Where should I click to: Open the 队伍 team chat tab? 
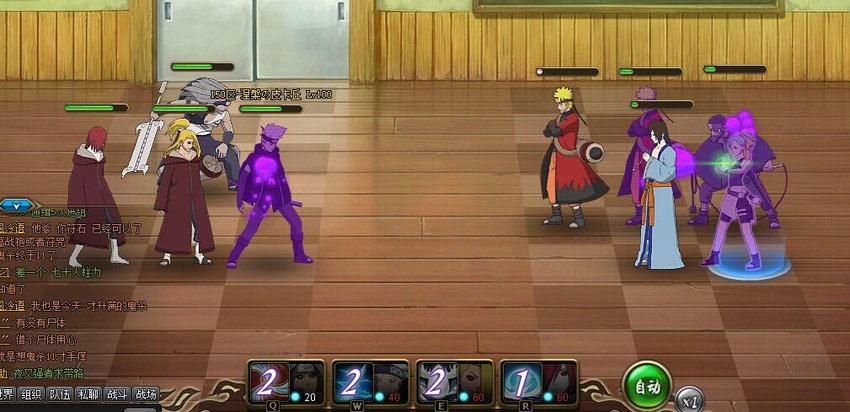coord(61,395)
